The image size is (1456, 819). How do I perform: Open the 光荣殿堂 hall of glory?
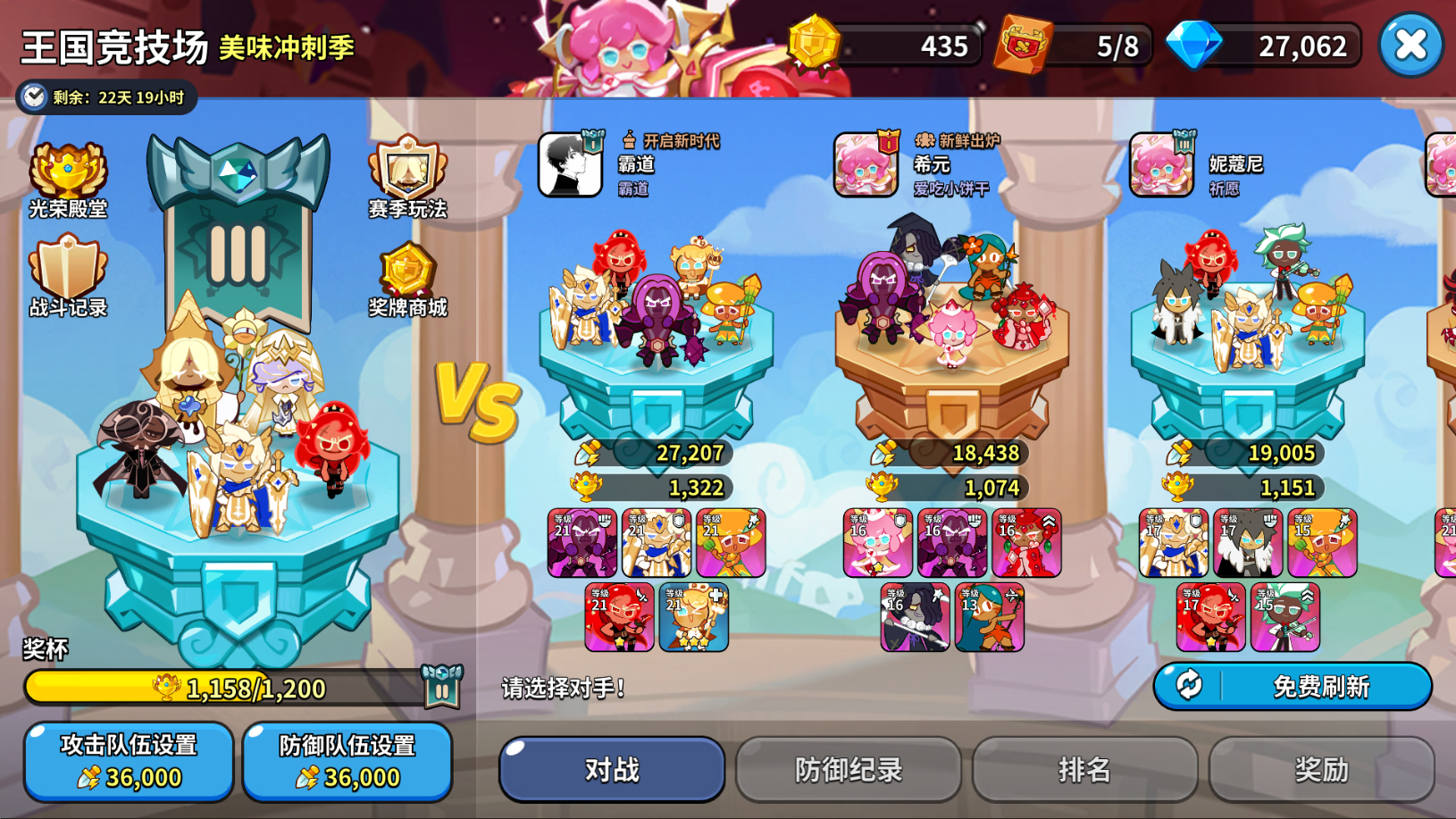pos(68,180)
